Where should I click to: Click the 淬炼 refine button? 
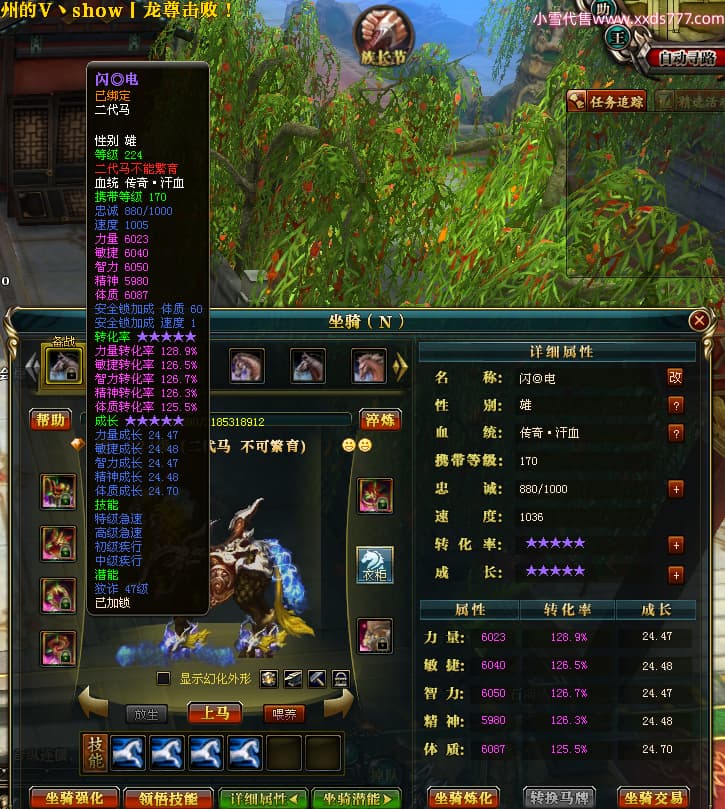(x=381, y=419)
